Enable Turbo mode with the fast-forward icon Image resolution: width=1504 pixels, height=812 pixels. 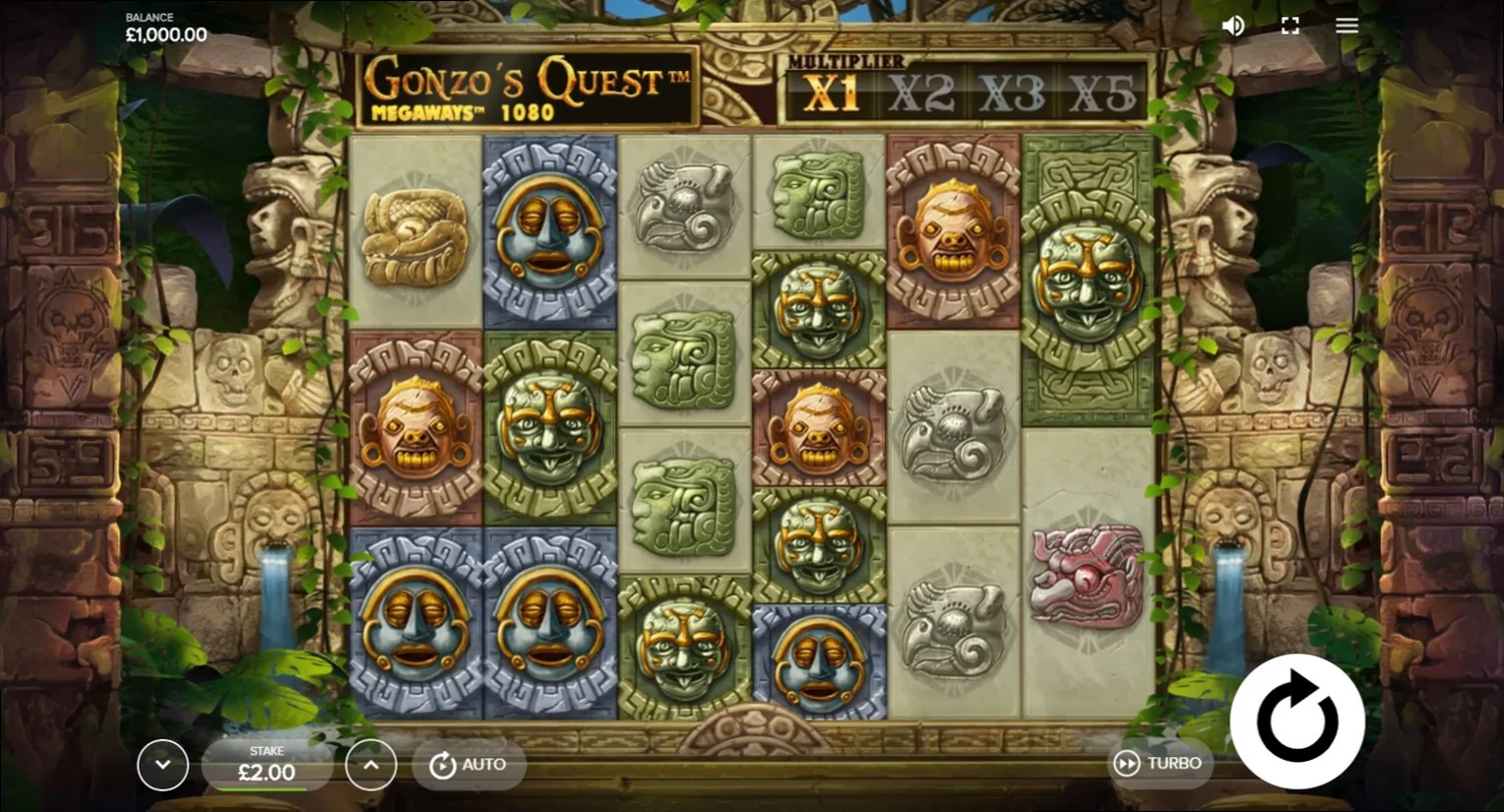pos(1125,763)
